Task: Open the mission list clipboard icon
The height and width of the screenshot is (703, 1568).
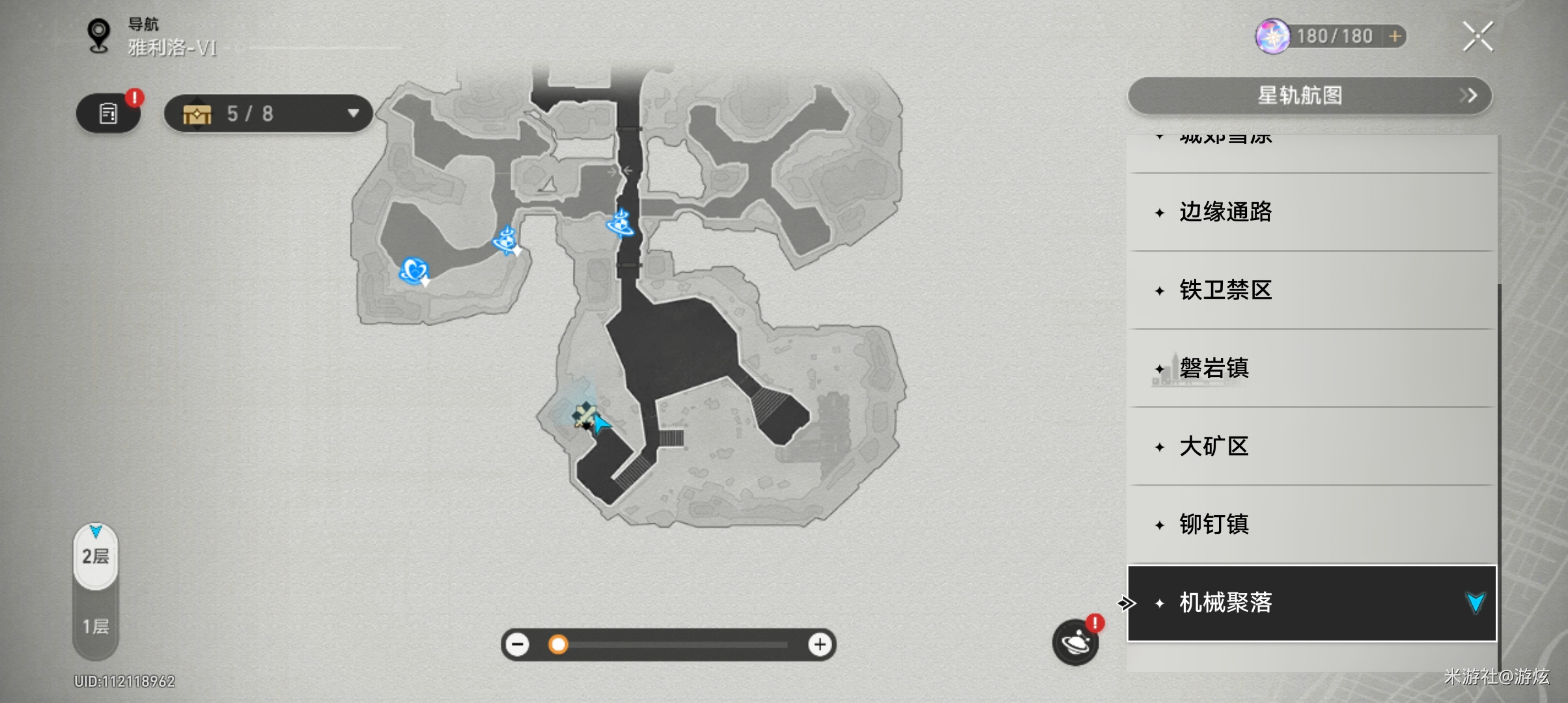Action: click(x=108, y=114)
